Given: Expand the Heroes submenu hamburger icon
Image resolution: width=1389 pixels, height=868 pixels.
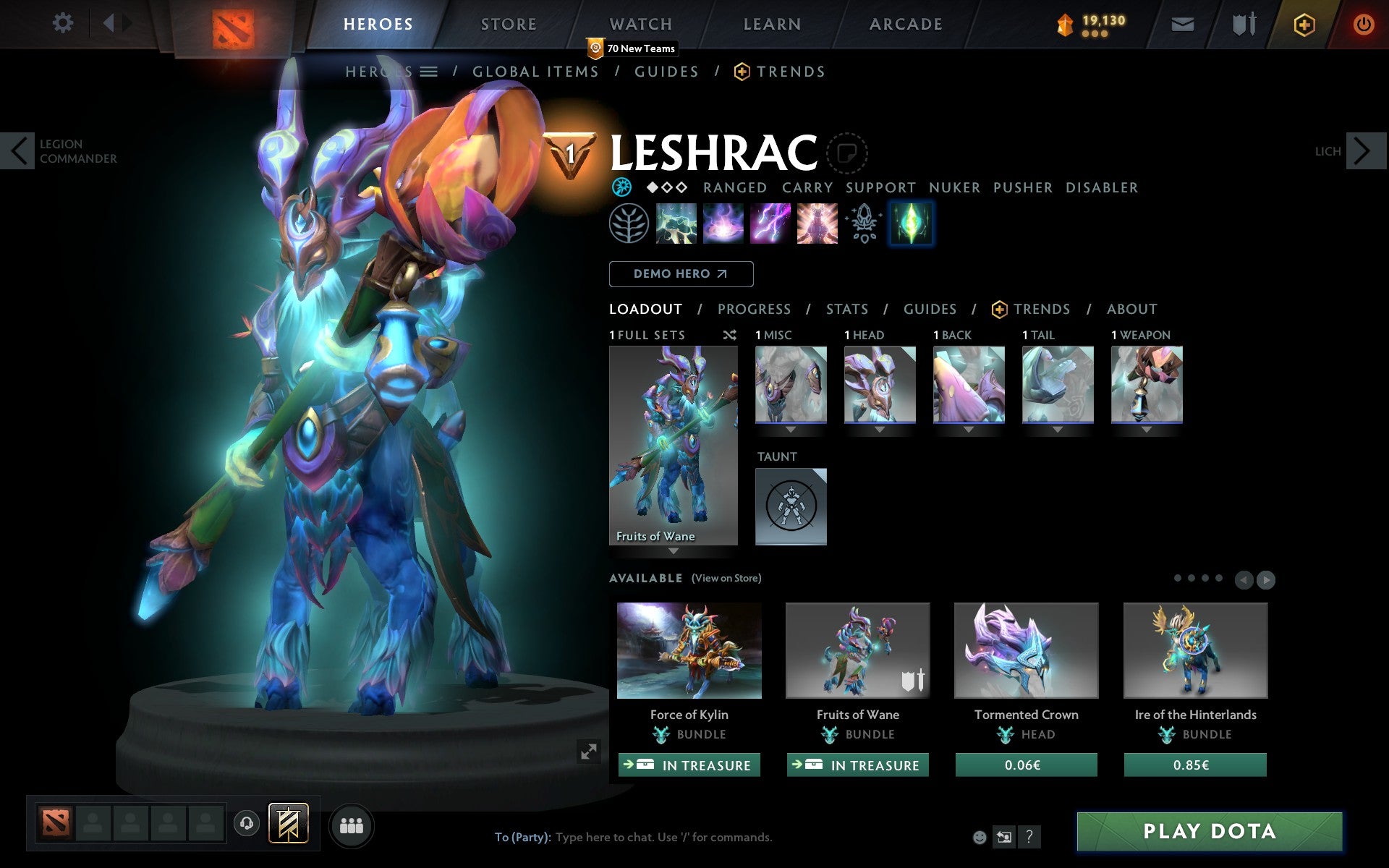Looking at the screenshot, I should [x=429, y=72].
